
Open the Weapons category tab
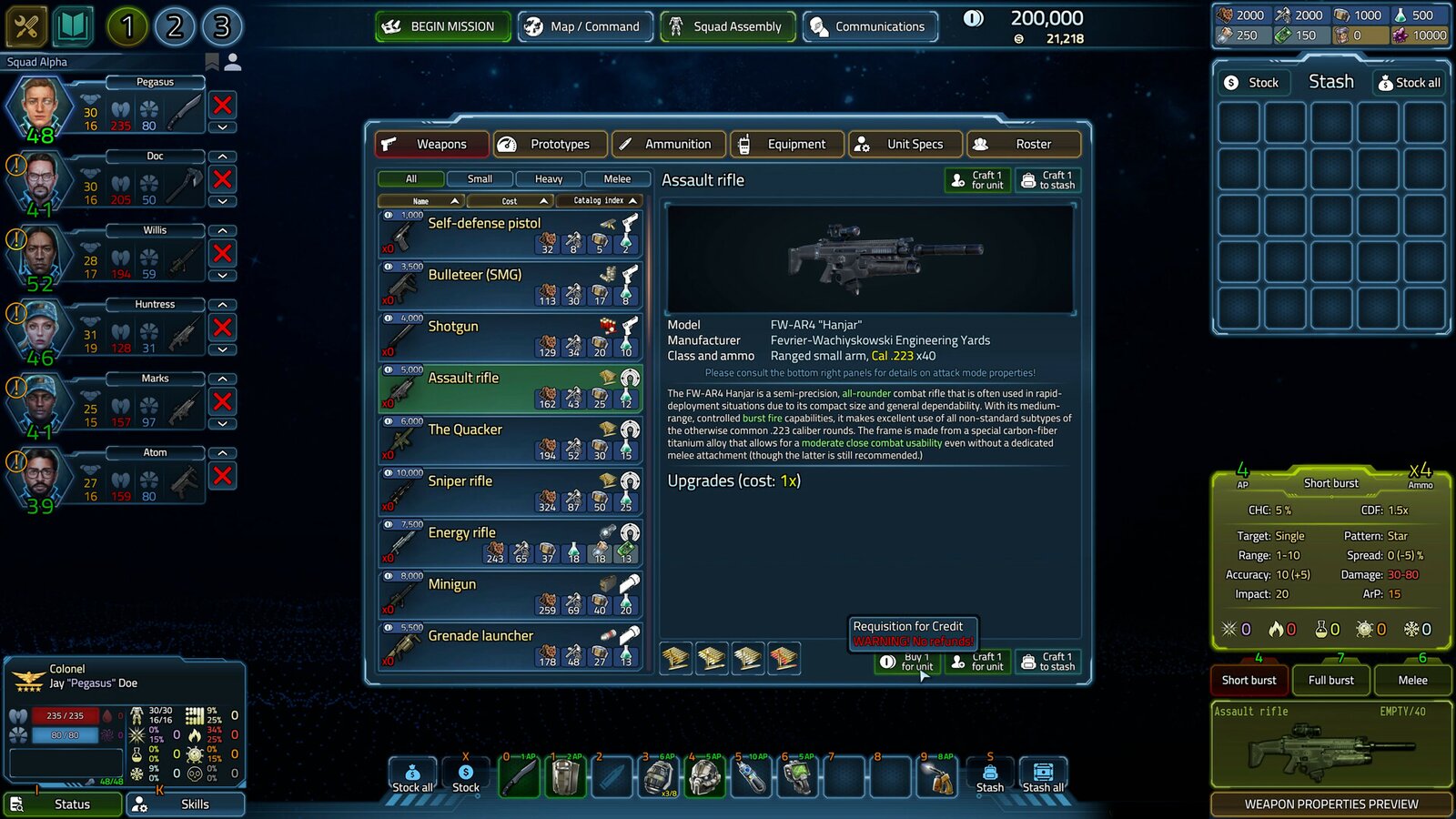pyautogui.click(x=431, y=144)
